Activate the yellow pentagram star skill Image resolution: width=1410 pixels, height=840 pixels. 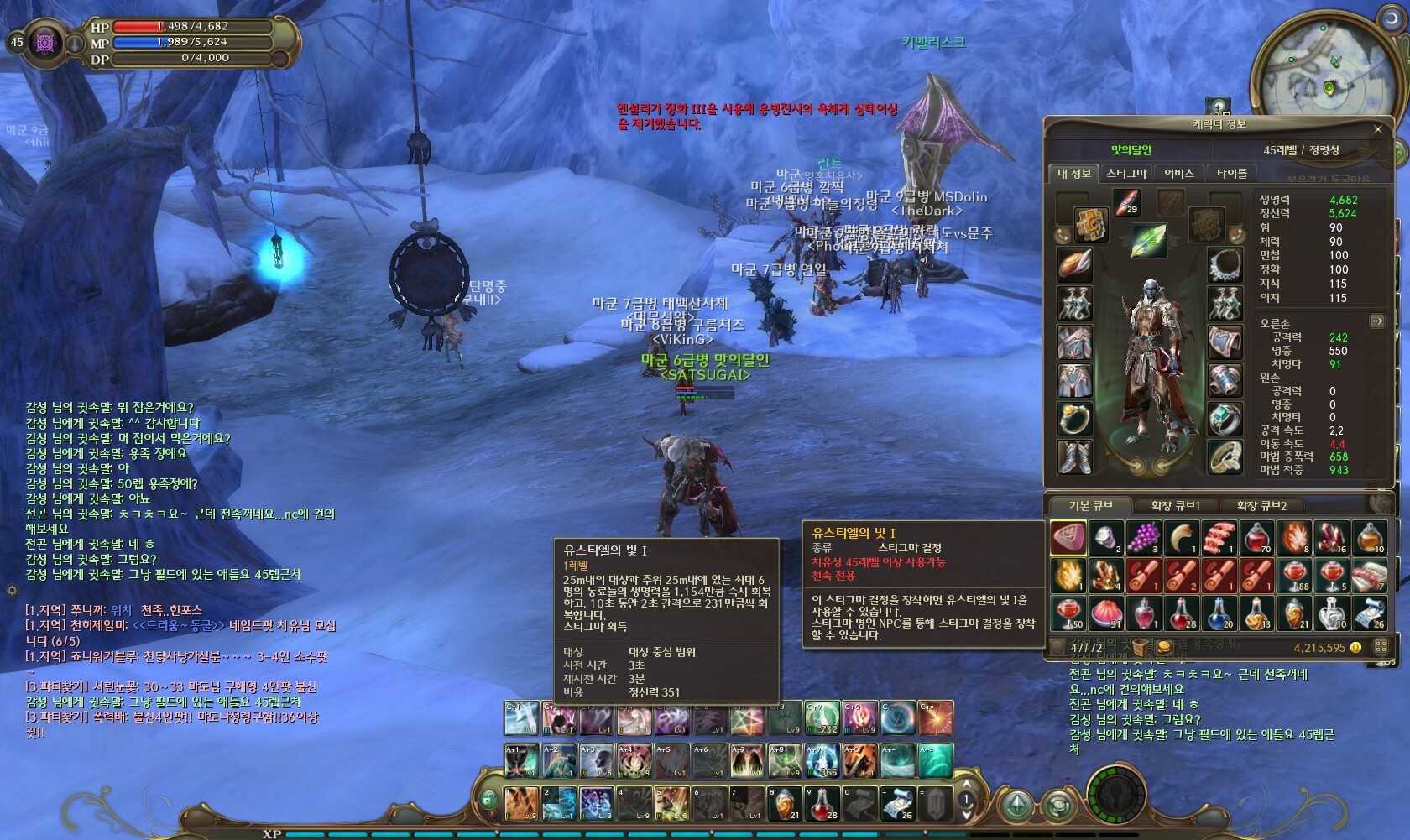[745, 719]
